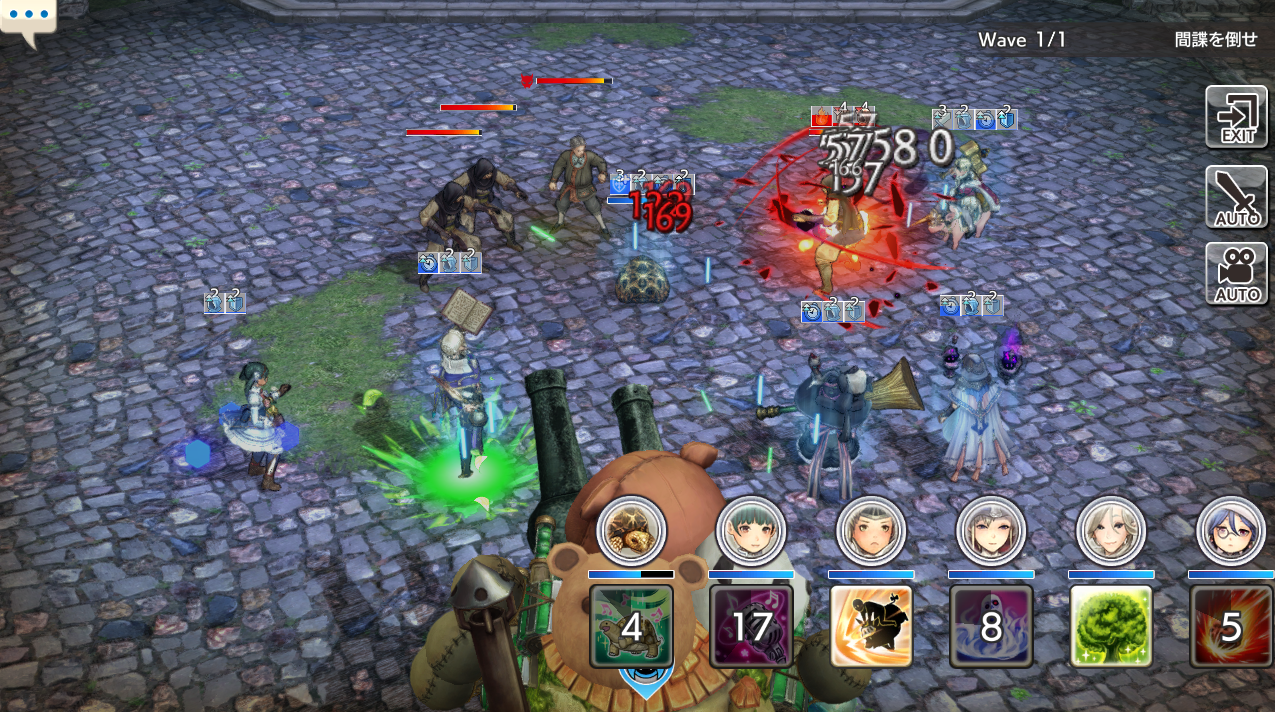1275x712 pixels.
Task: Use the red burst skill showing 5
Action: 1231,626
